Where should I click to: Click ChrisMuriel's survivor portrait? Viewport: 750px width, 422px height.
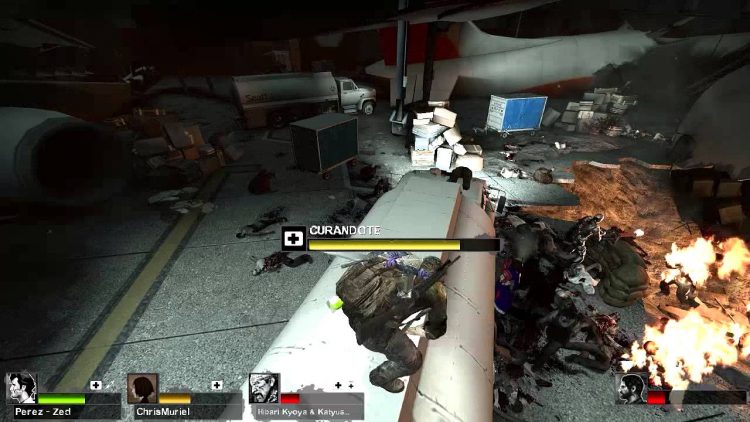pos(142,388)
